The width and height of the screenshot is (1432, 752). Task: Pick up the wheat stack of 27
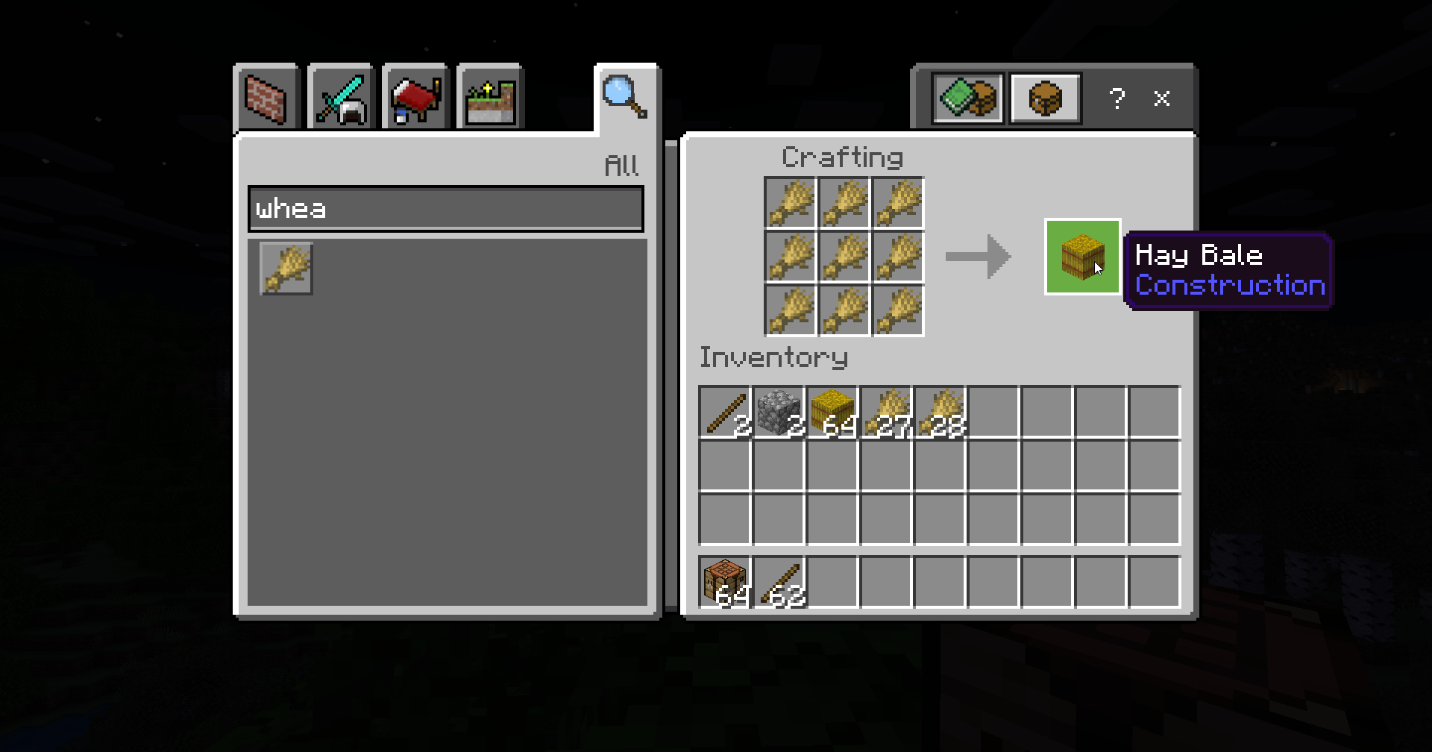tap(886, 412)
